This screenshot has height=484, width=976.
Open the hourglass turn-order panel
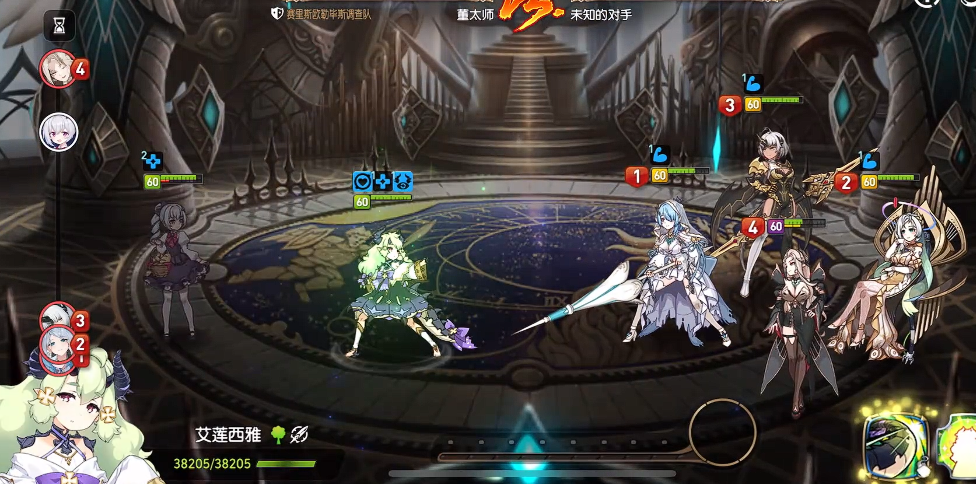click(x=61, y=22)
